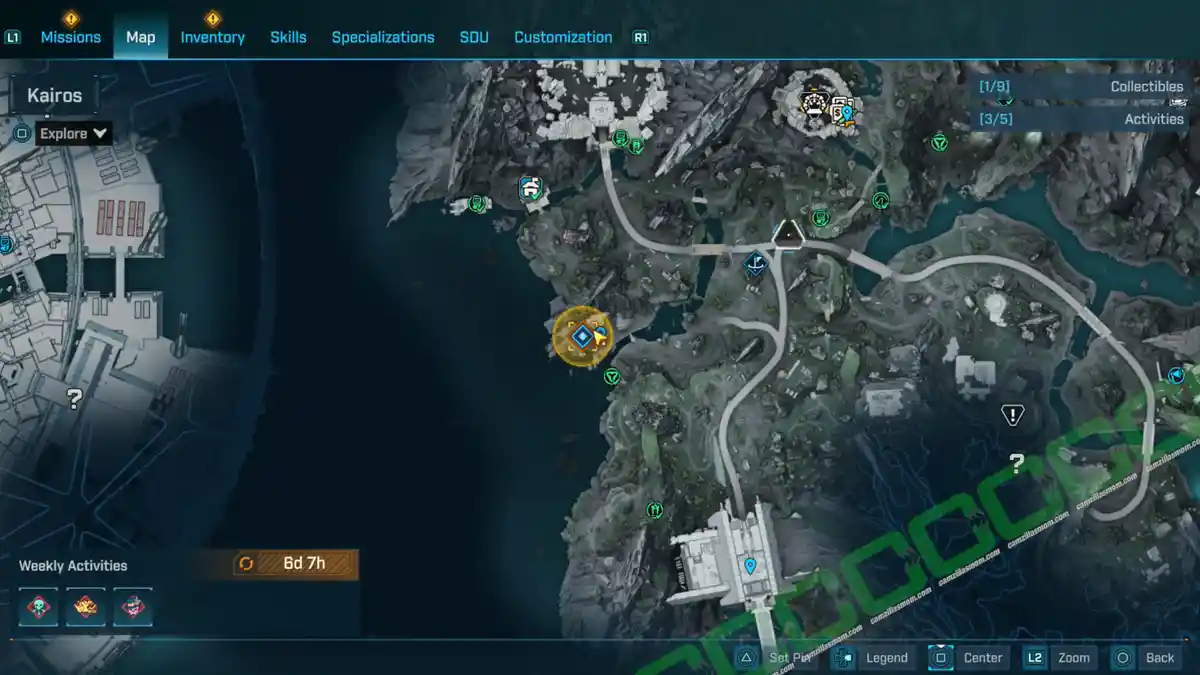Open the map Legend
Screen dimensions: 1200x675
tap(873, 657)
